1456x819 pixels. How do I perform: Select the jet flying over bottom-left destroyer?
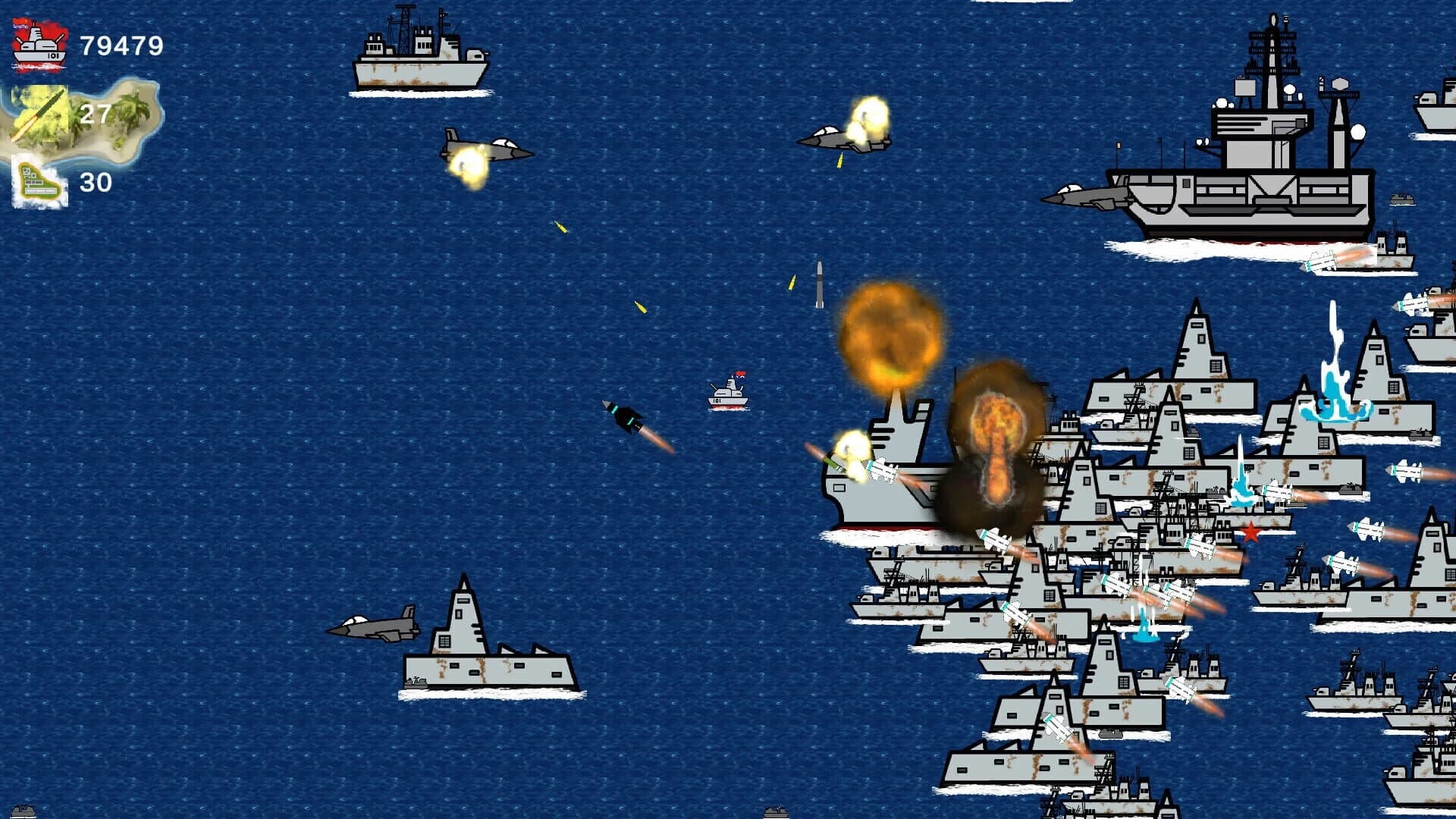click(x=375, y=626)
